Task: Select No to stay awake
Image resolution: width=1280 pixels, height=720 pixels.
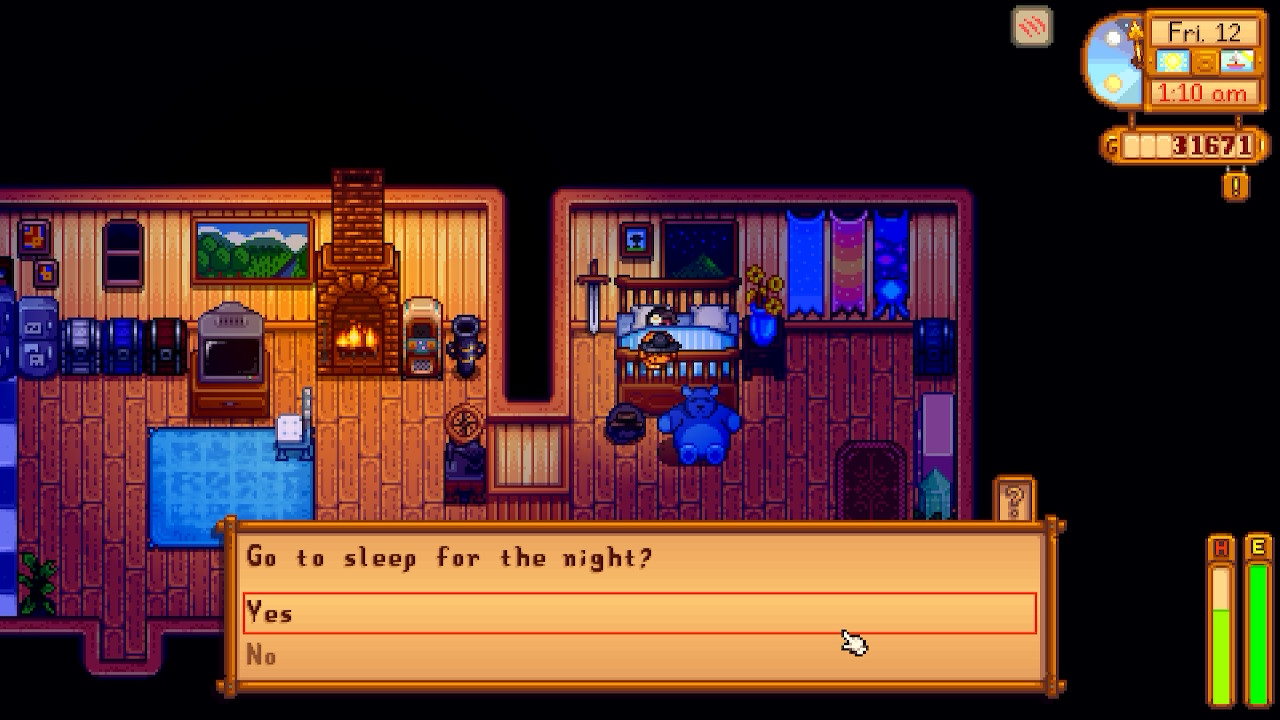Action: [639, 655]
